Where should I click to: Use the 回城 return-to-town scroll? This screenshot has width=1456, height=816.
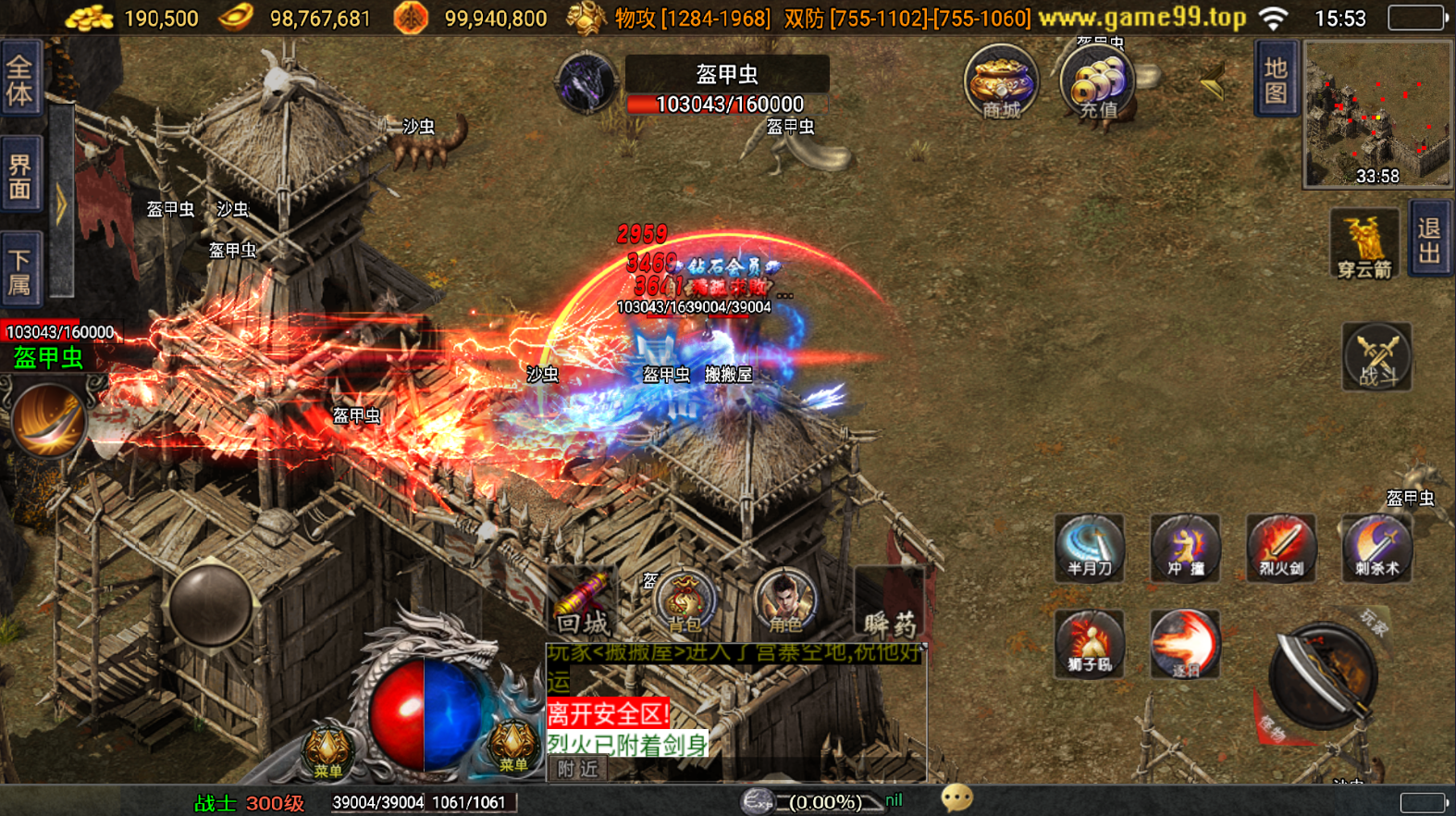pyautogui.click(x=584, y=605)
